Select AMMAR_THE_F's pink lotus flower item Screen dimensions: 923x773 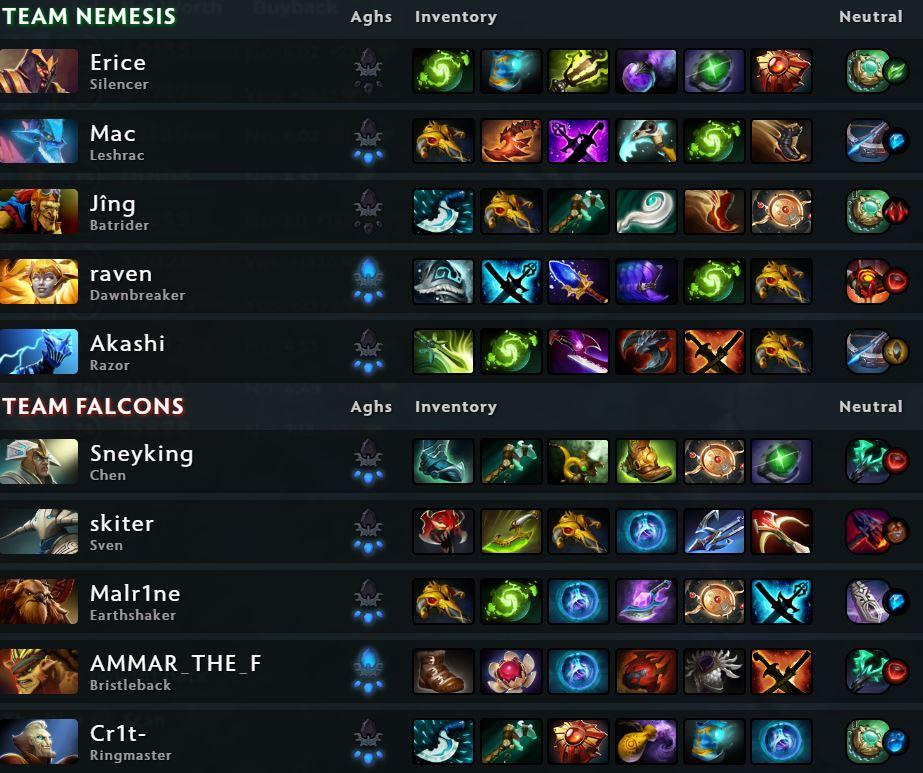pos(511,671)
